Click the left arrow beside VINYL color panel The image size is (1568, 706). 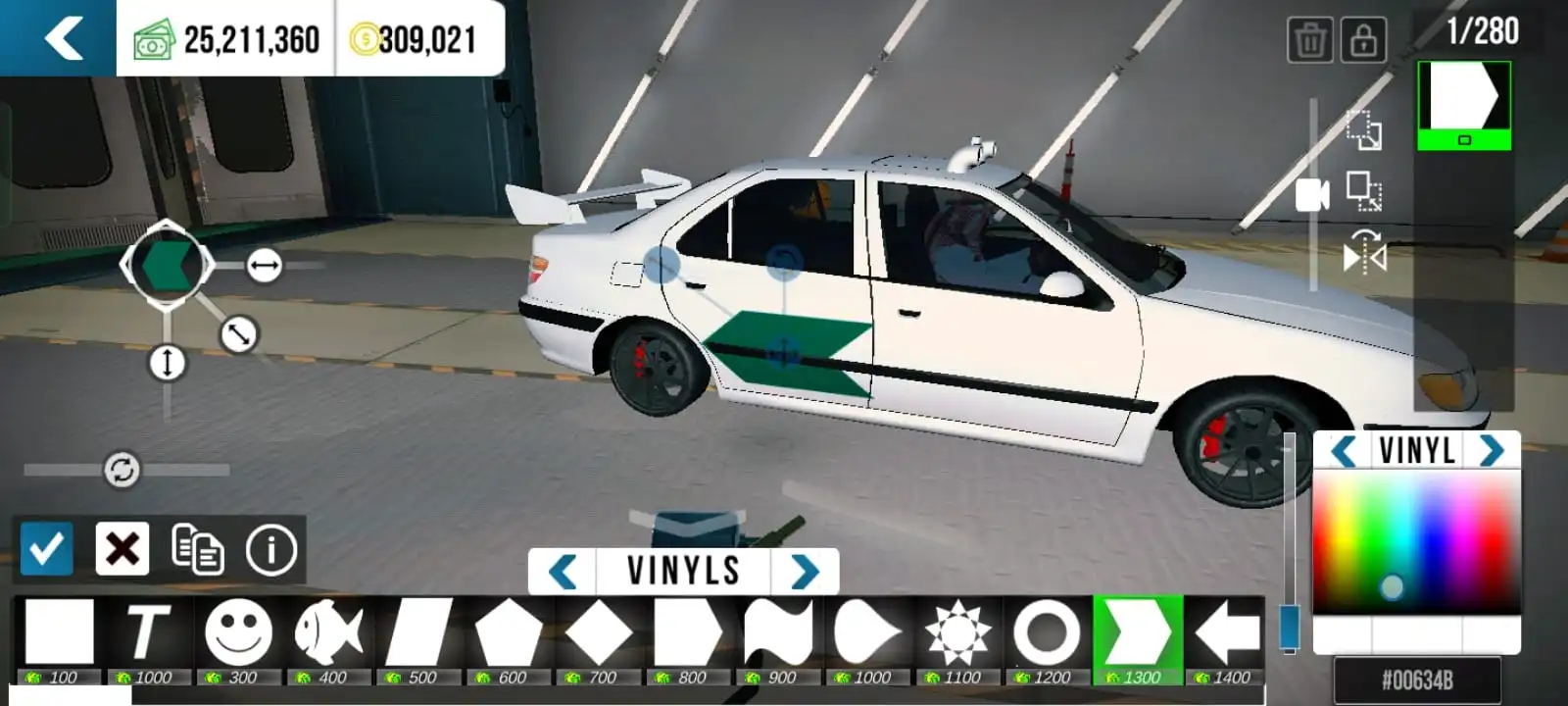(1344, 451)
